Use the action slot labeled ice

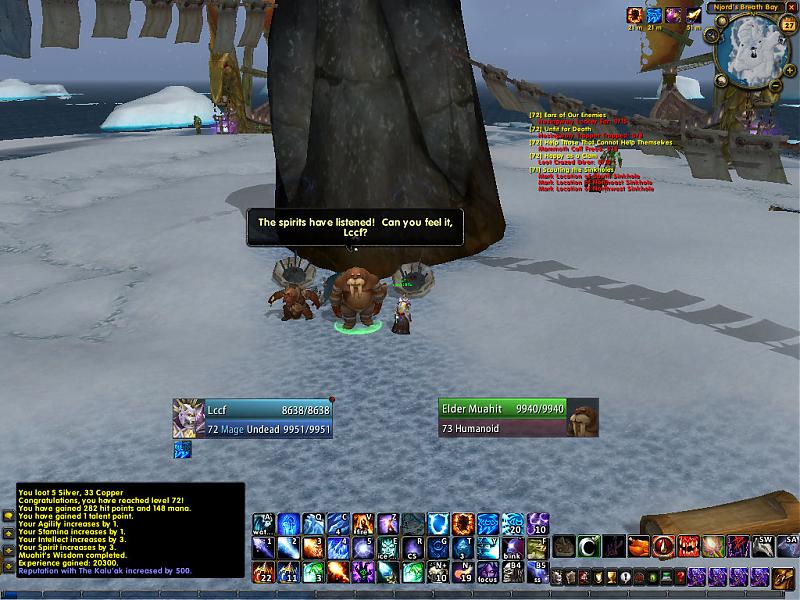pyautogui.click(x=388, y=548)
